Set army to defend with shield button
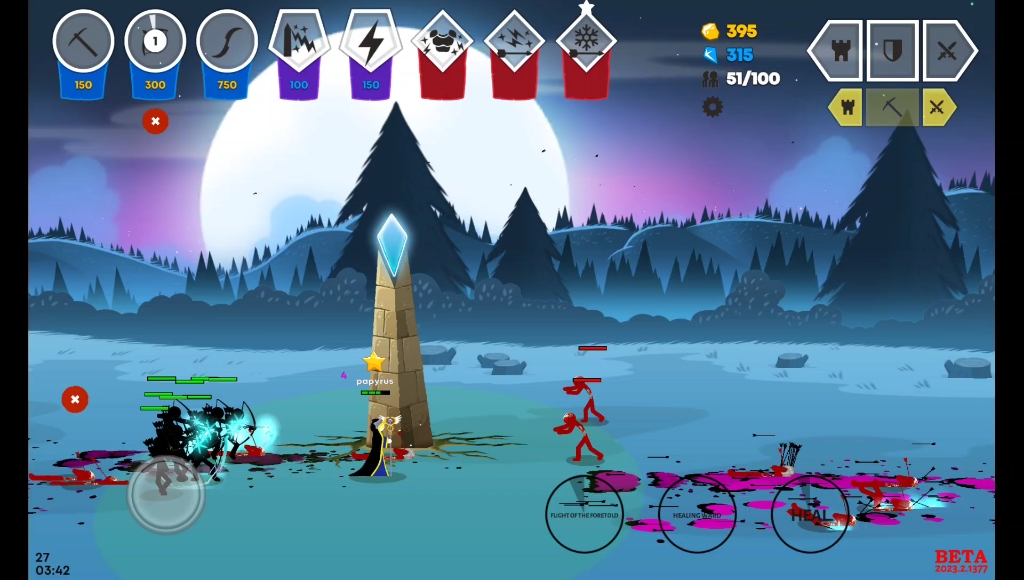1024x580 pixels. [892, 50]
